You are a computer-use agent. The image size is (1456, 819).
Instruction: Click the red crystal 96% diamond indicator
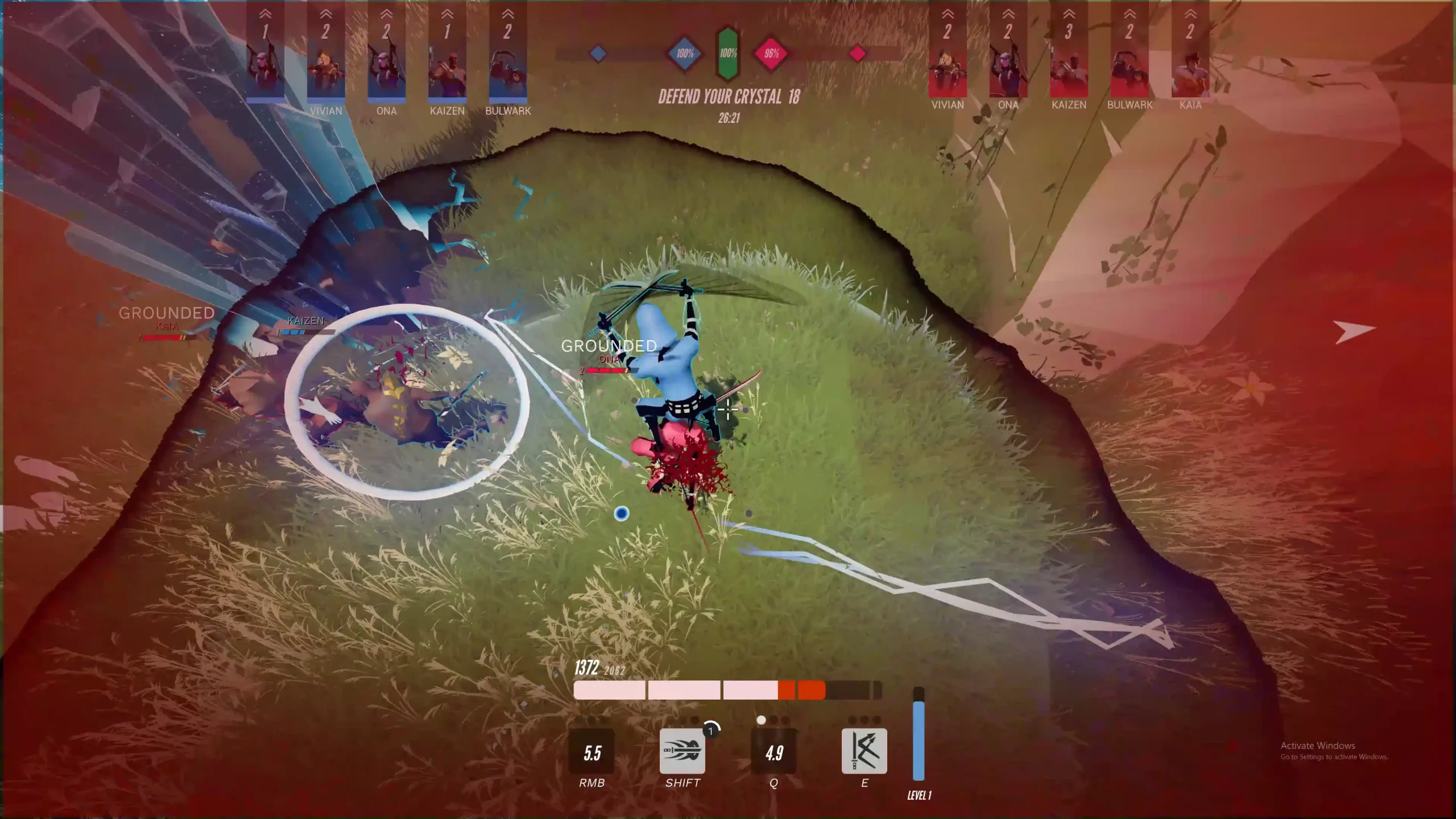pos(771,54)
